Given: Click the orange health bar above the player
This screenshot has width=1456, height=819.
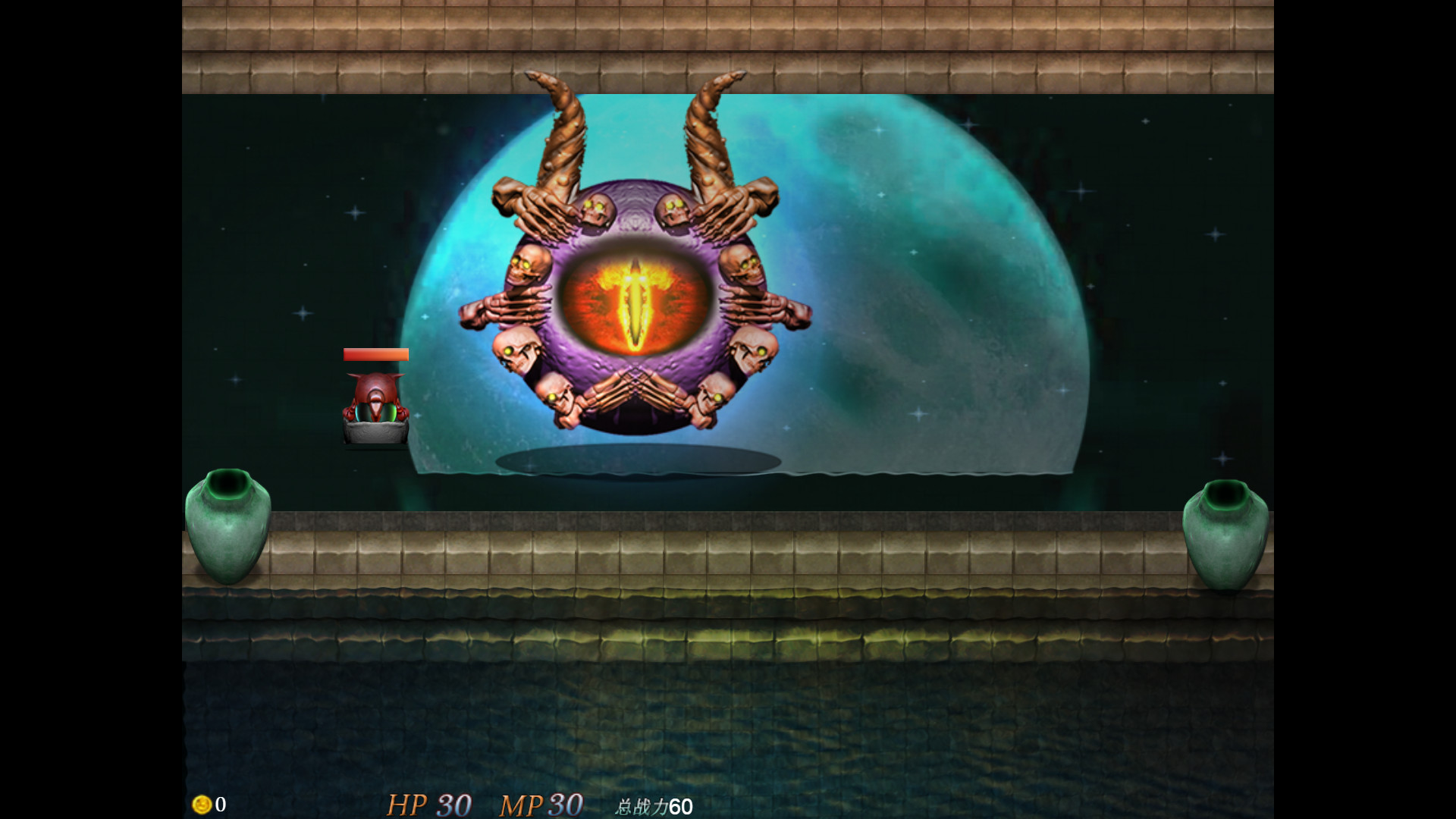Looking at the screenshot, I should [375, 353].
